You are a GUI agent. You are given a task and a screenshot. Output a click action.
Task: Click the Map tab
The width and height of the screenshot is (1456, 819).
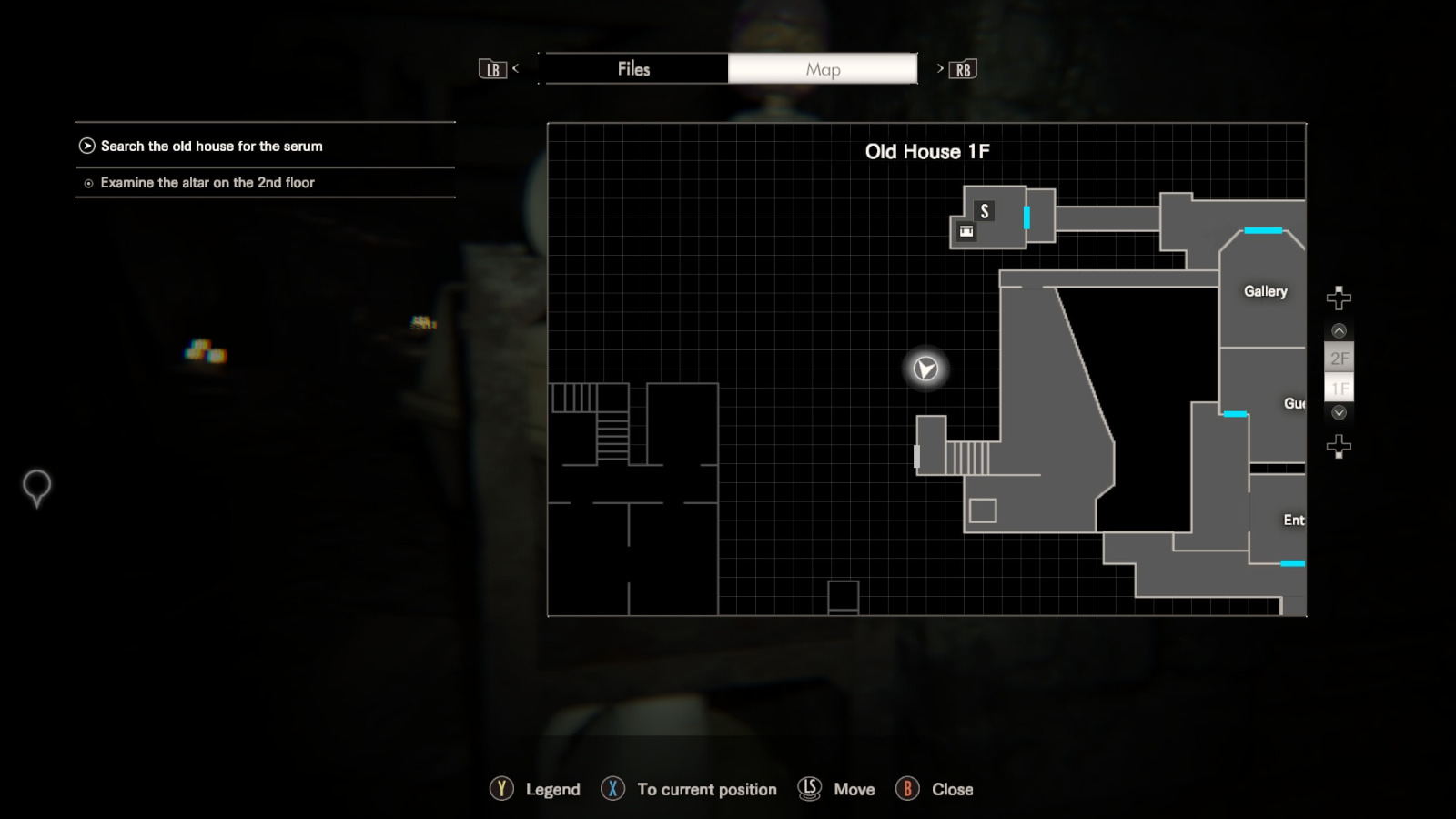(822, 68)
